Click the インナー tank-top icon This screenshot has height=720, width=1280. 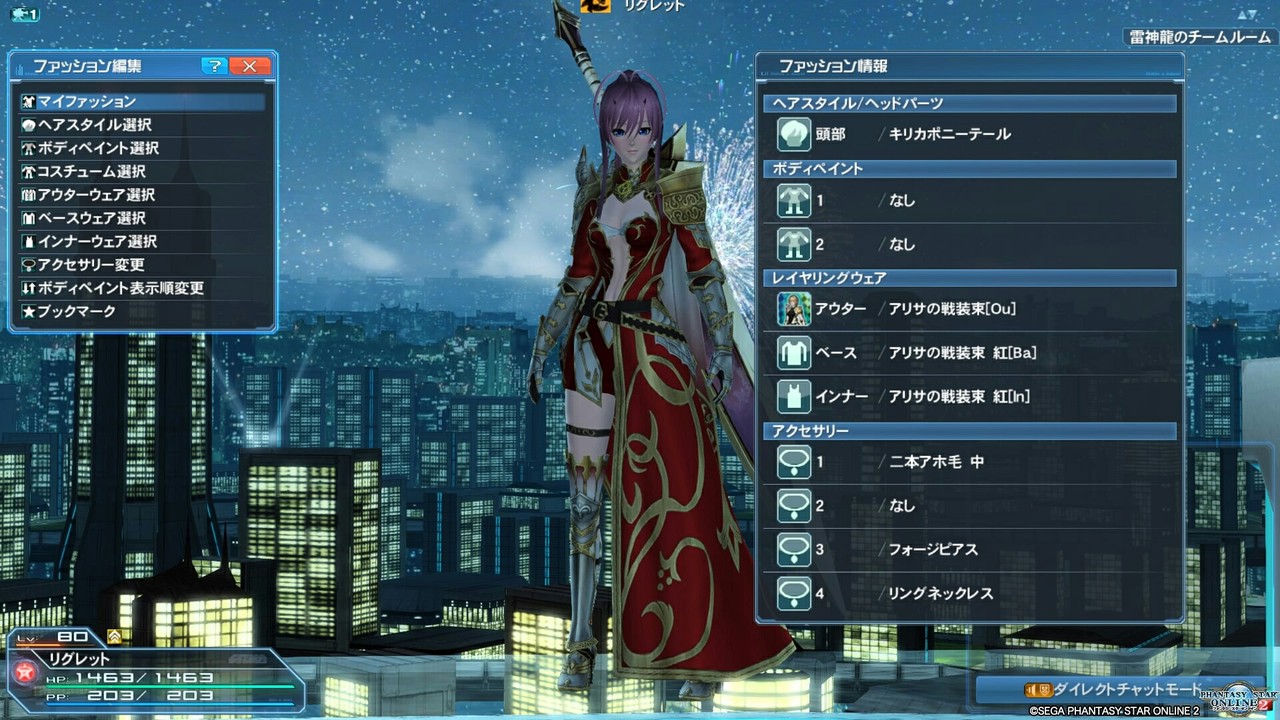tap(794, 396)
